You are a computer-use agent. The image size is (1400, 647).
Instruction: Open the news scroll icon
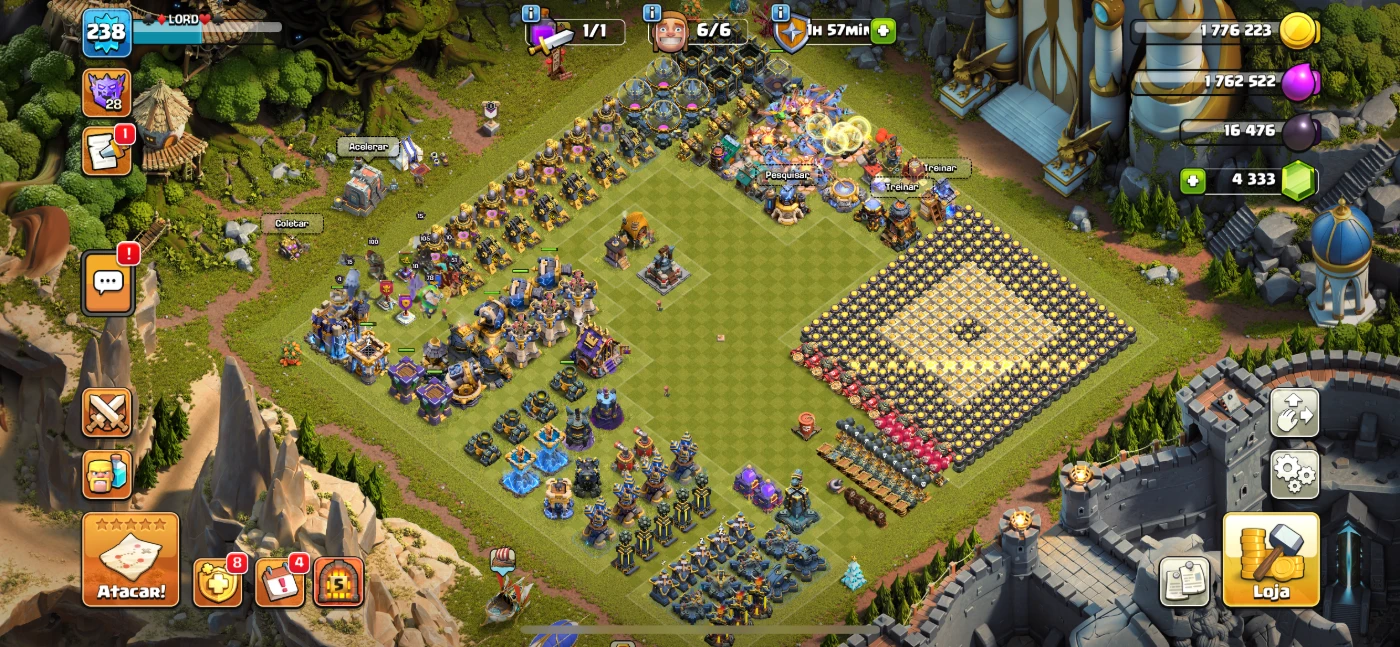coord(106,151)
